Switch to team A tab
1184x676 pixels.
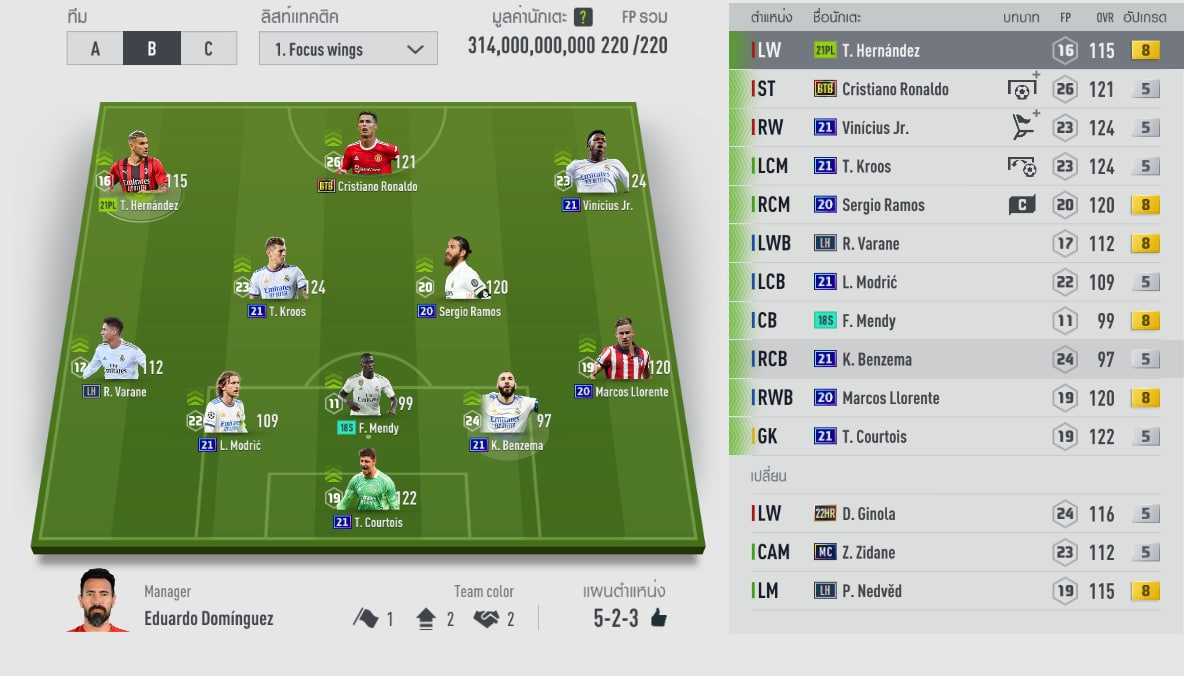pyautogui.click(x=95, y=49)
